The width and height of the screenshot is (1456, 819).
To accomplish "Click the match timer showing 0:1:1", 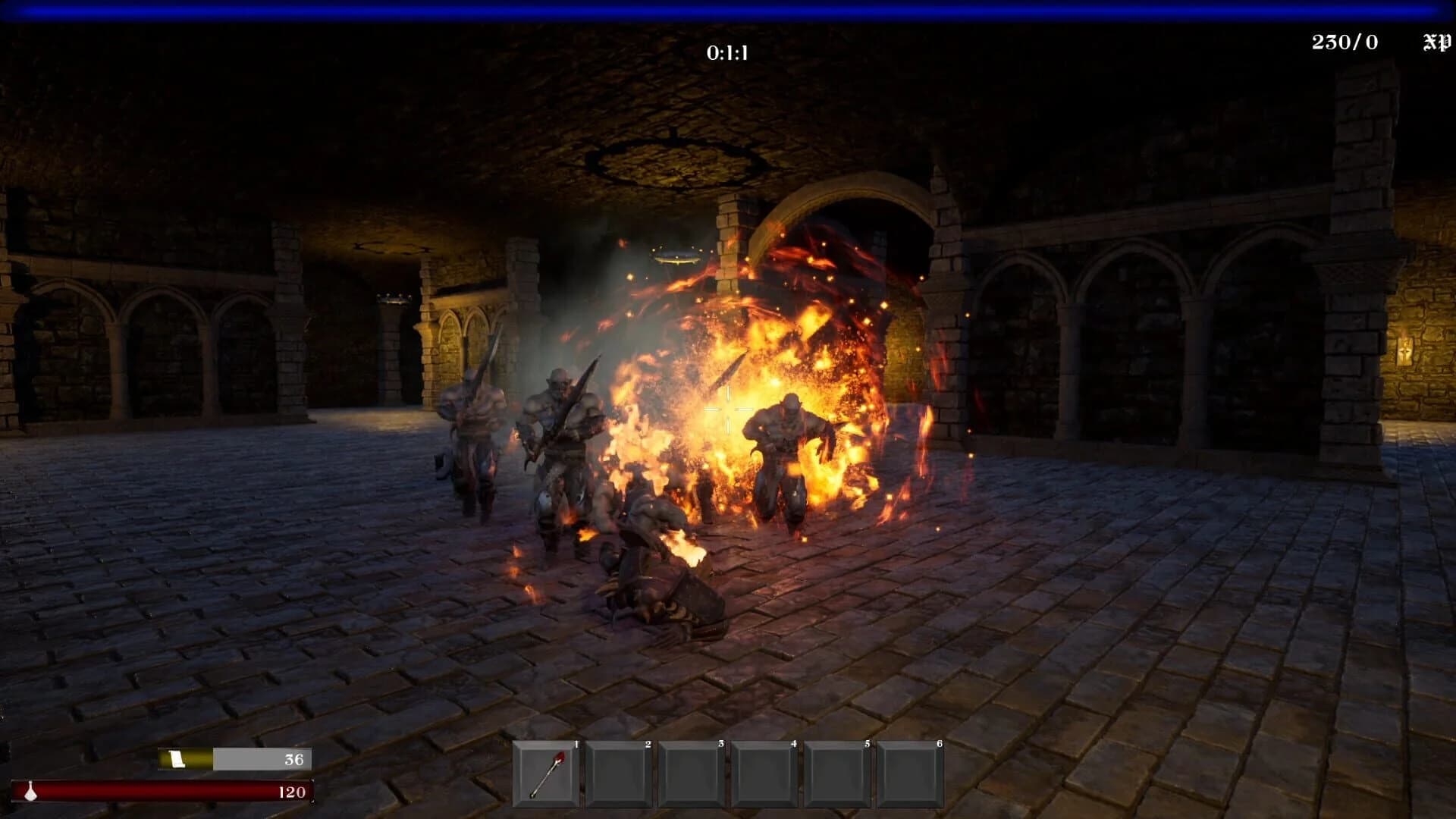I will (726, 52).
